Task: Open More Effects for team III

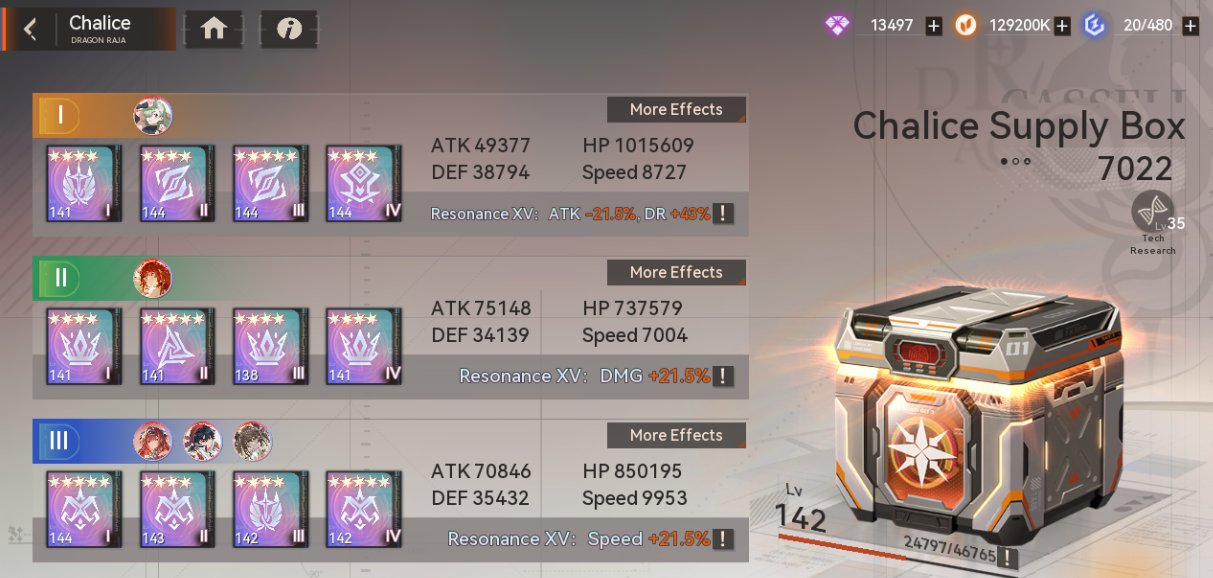Action: [676, 436]
